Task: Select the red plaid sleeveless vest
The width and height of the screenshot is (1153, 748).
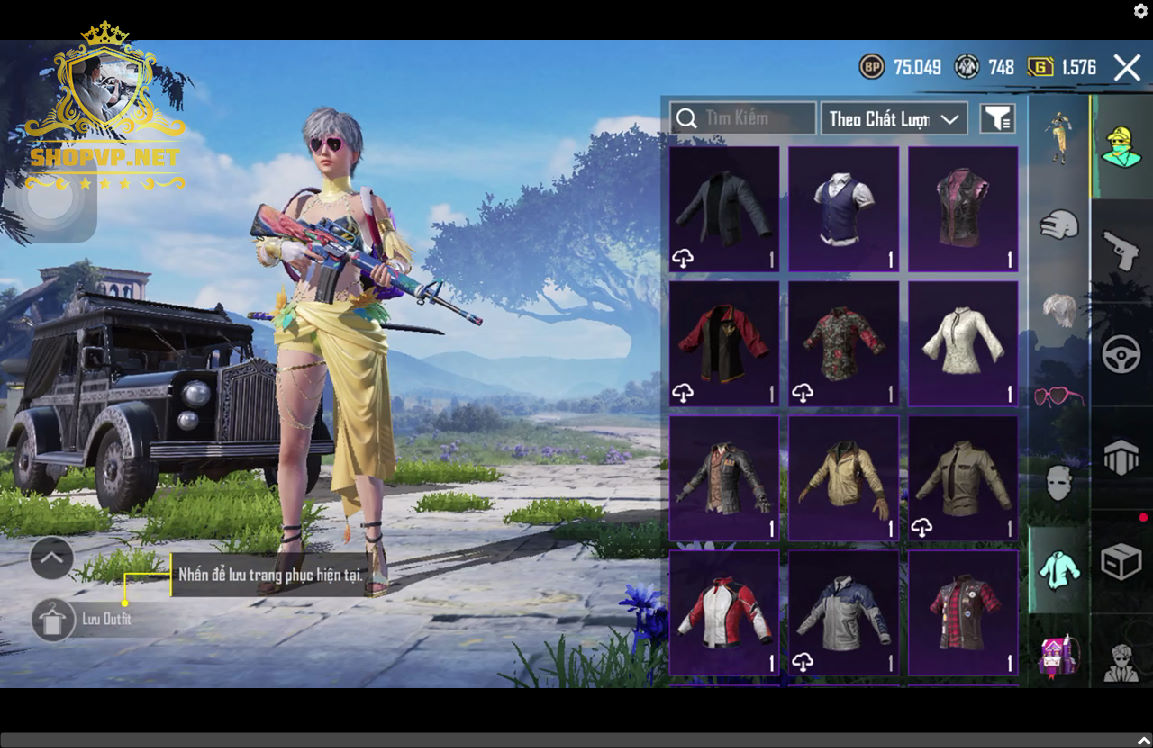Action: [963, 612]
